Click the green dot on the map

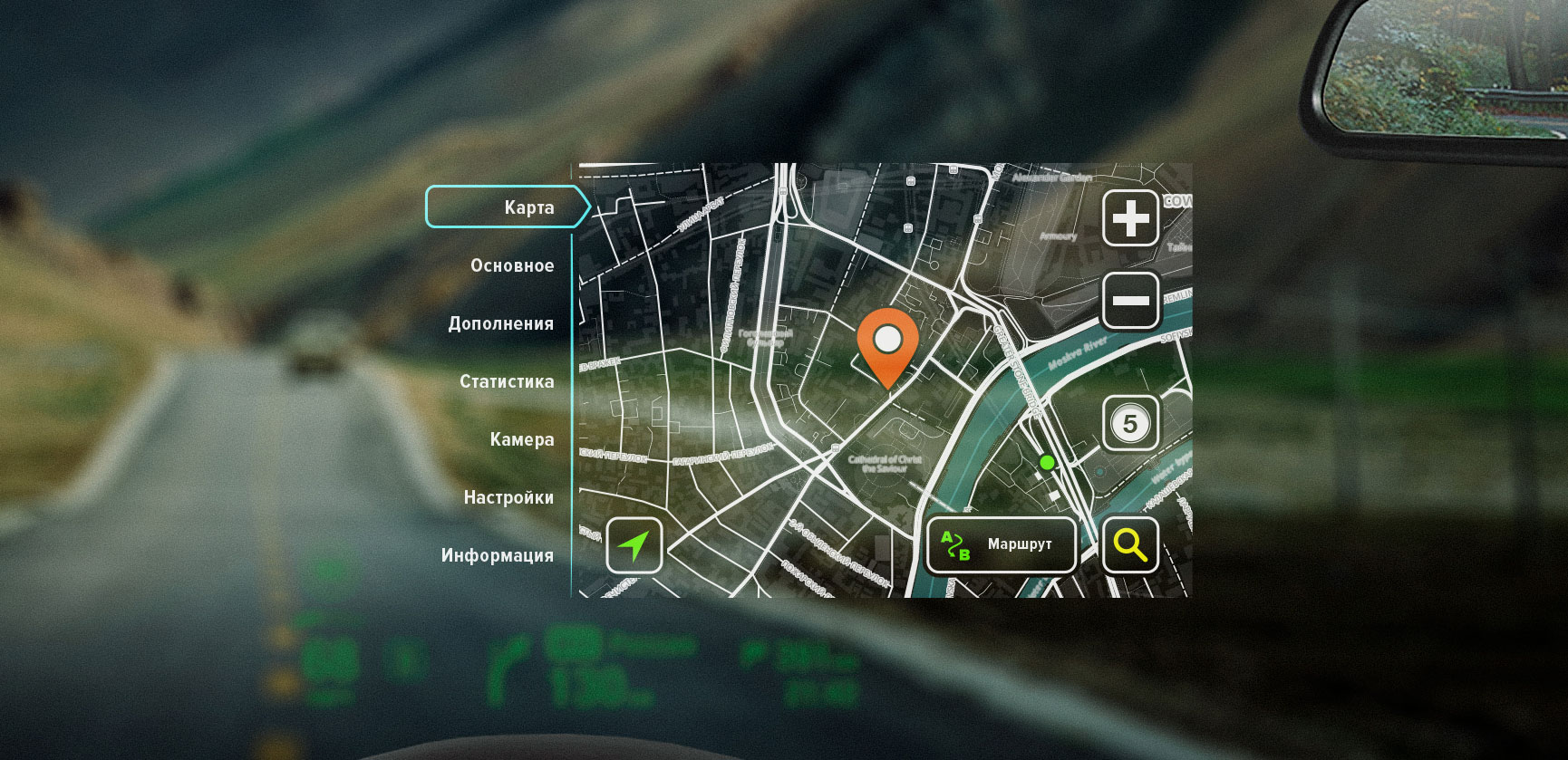[1047, 463]
